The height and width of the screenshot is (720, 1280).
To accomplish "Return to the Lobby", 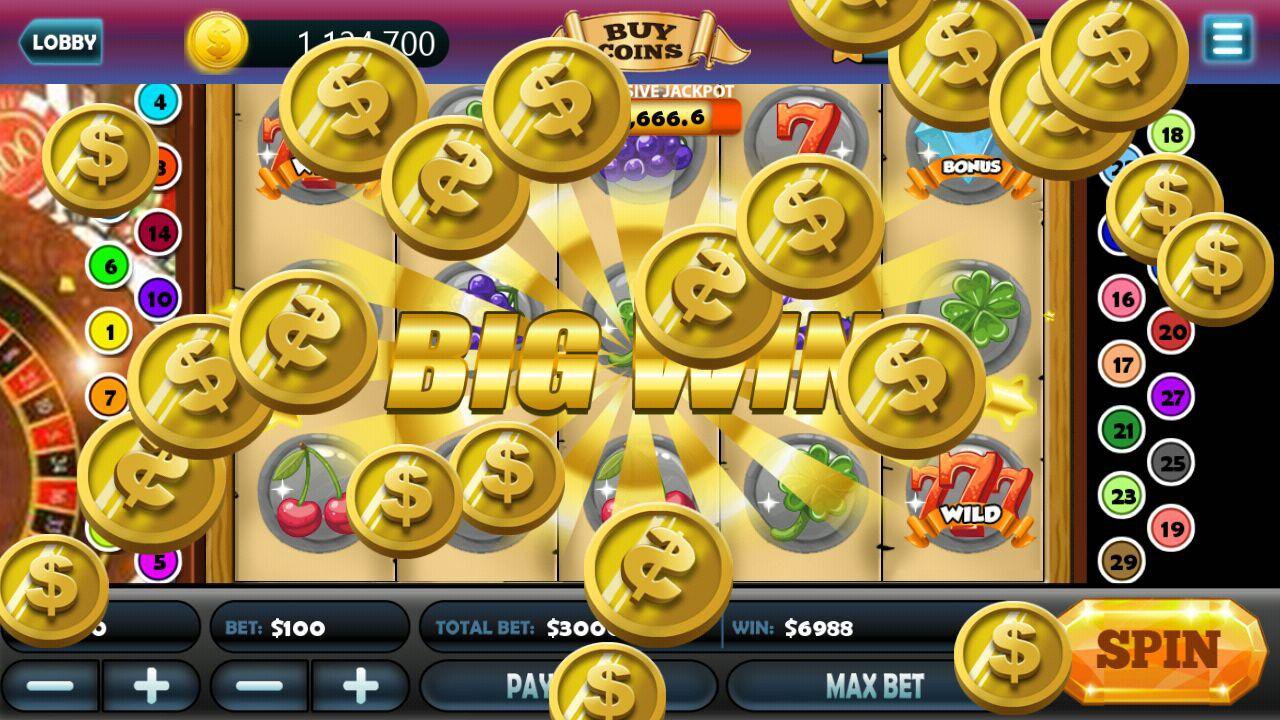I will click(62, 42).
